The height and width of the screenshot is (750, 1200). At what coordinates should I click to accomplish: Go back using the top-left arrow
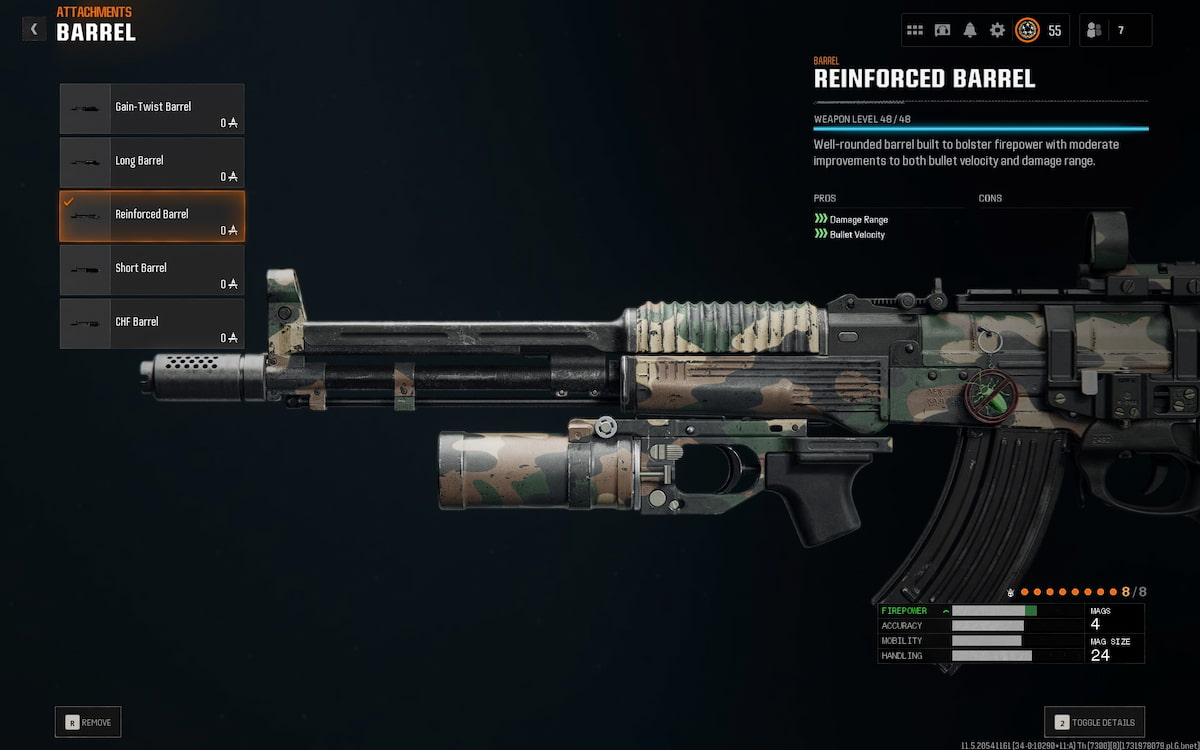click(34, 29)
